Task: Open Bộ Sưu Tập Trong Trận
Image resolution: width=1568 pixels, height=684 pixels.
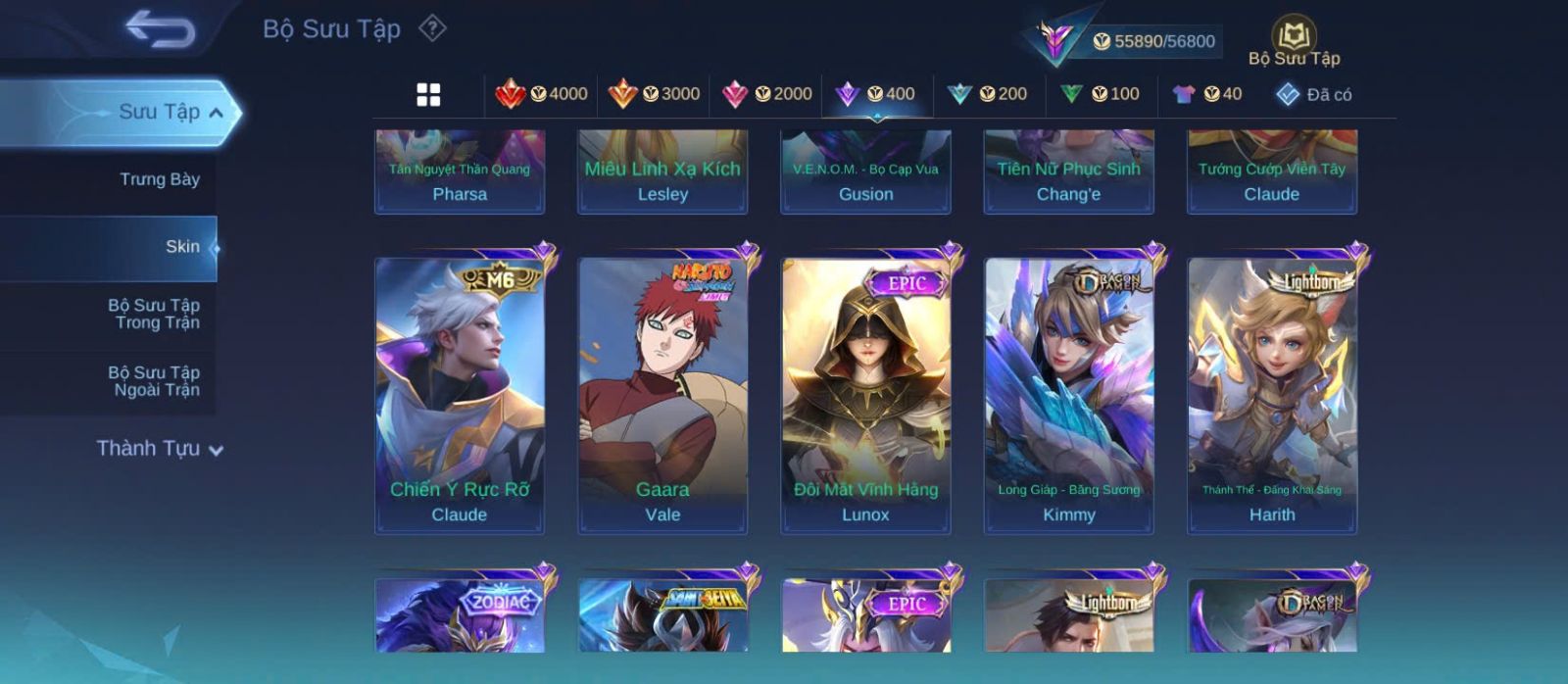Action: click(x=154, y=314)
